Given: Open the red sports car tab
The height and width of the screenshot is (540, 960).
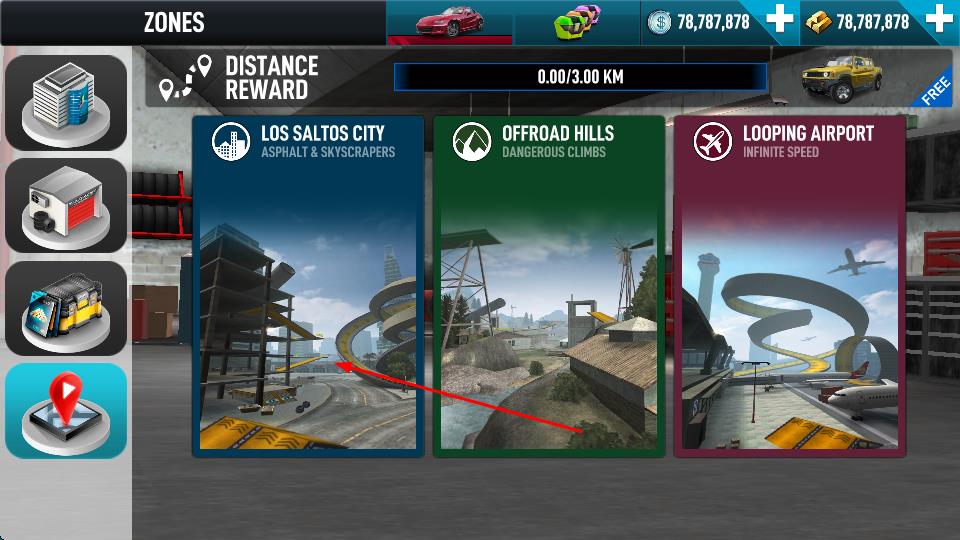Looking at the screenshot, I should point(457,22).
